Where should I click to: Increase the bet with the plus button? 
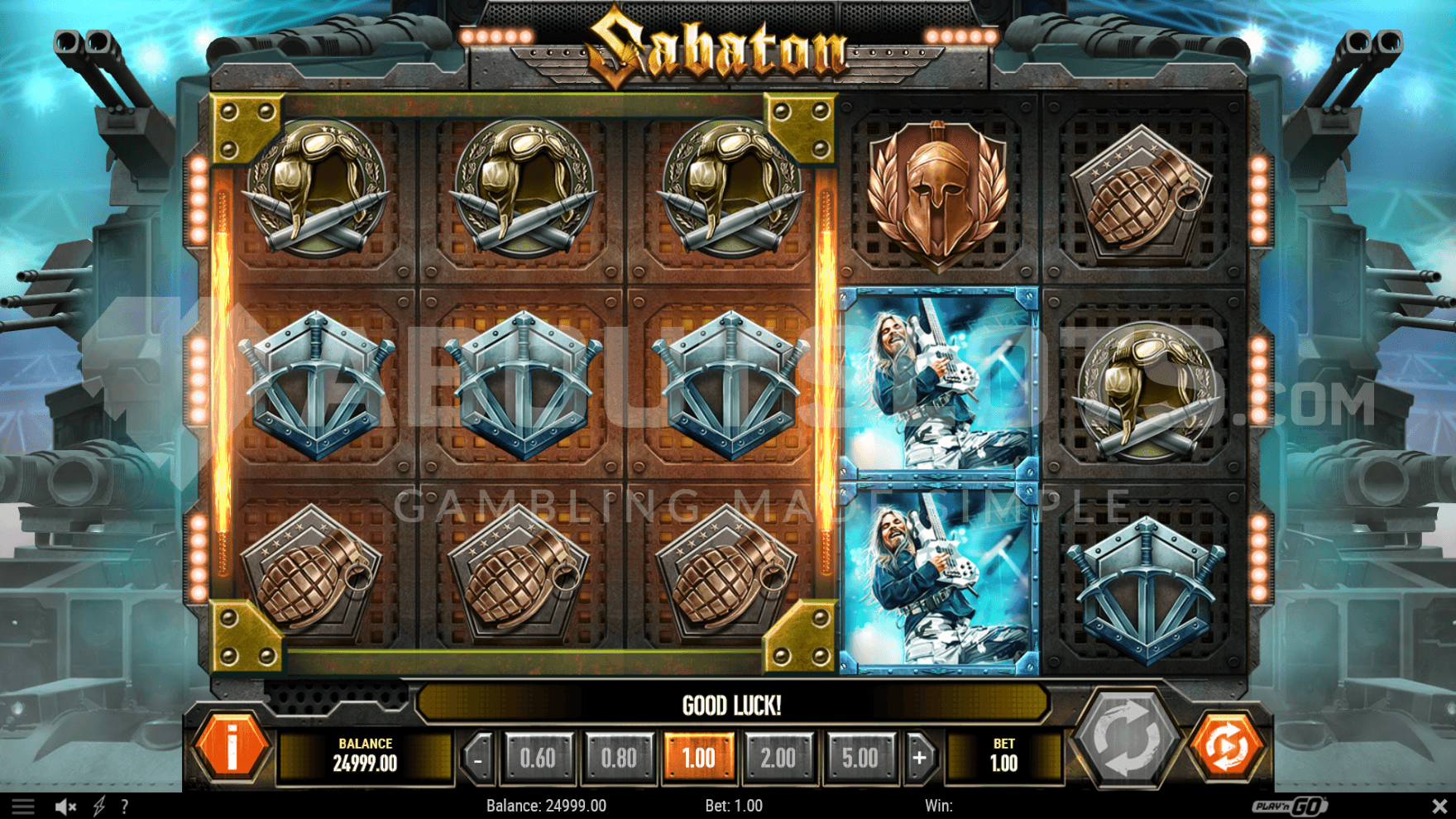(919, 758)
